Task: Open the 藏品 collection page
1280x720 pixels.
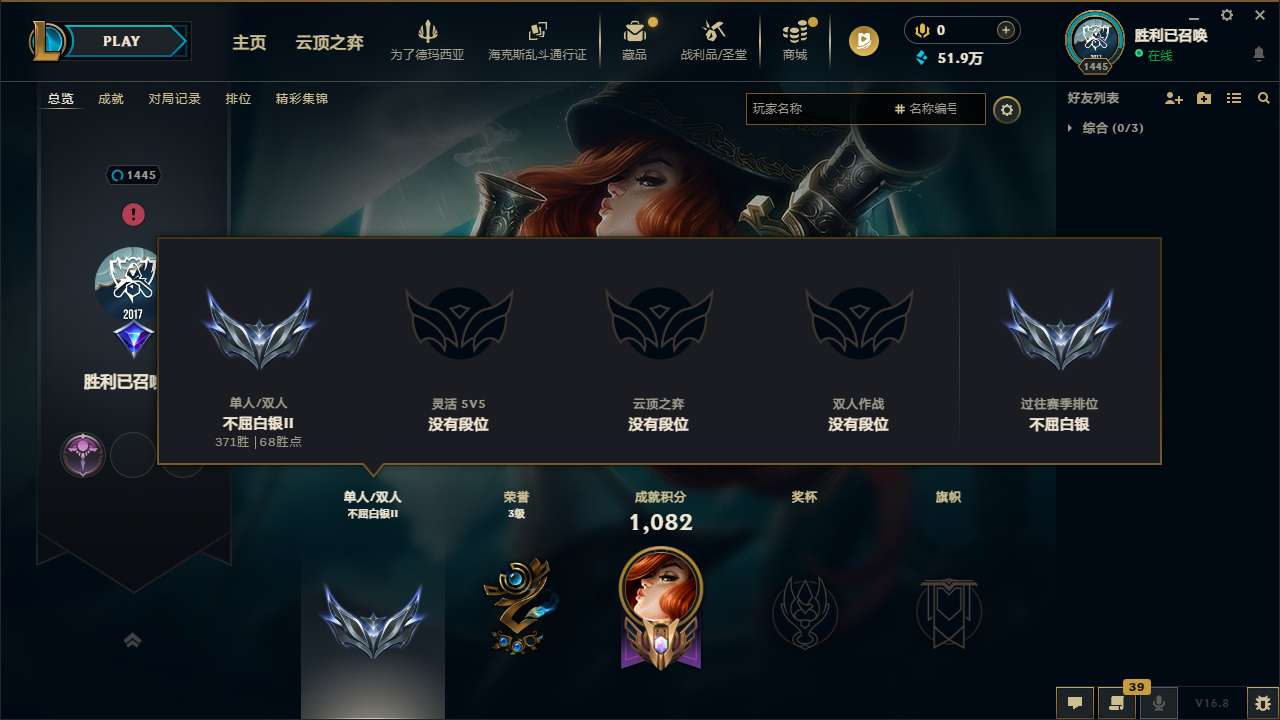Action: (x=636, y=40)
